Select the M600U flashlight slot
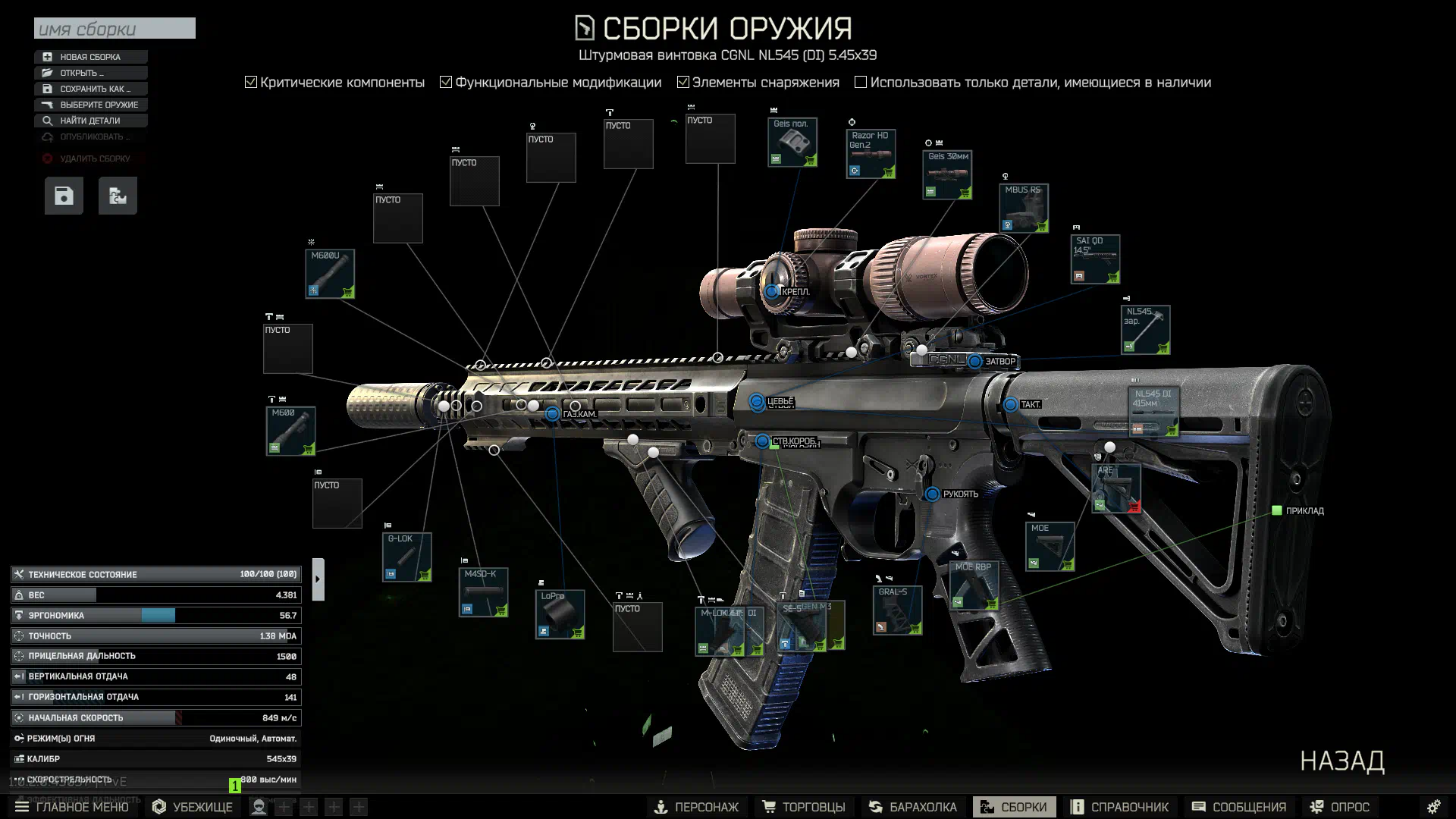 [x=330, y=274]
